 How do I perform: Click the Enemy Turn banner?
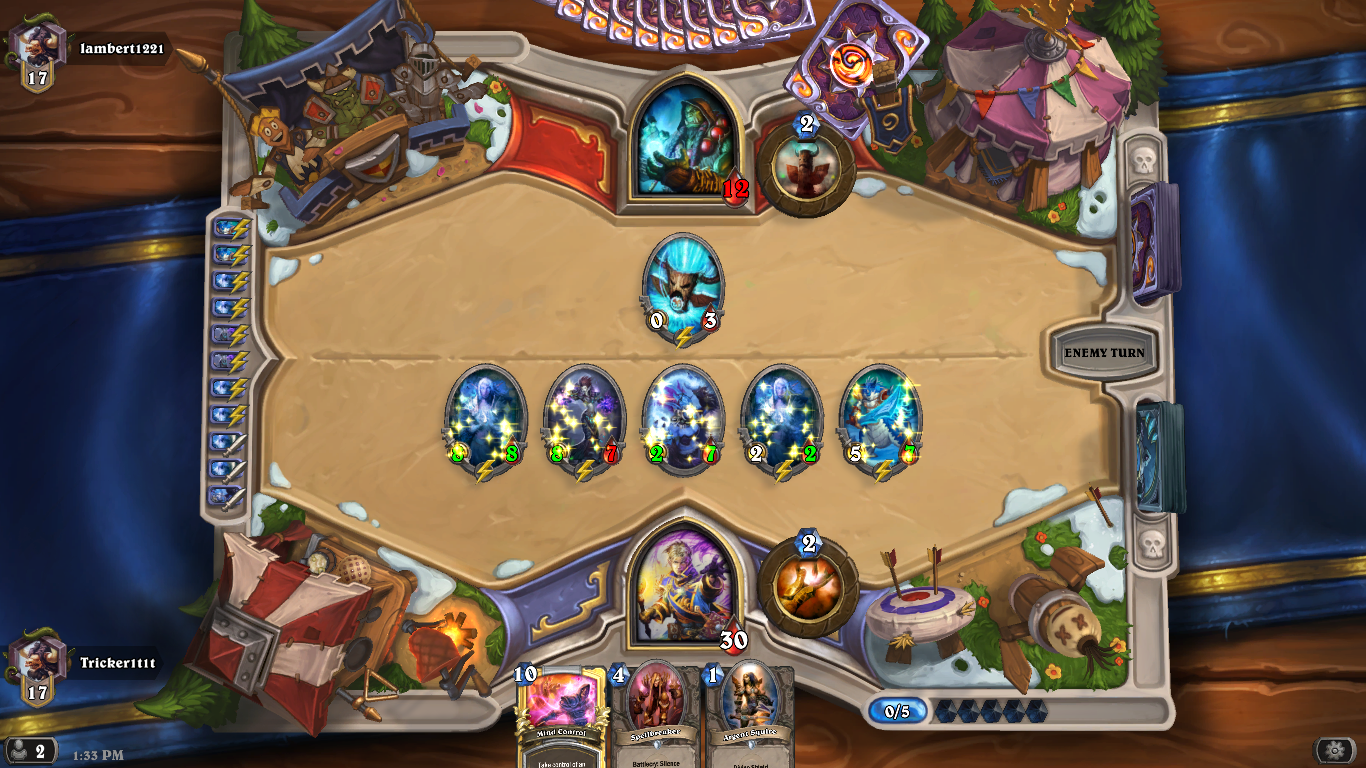(1103, 353)
